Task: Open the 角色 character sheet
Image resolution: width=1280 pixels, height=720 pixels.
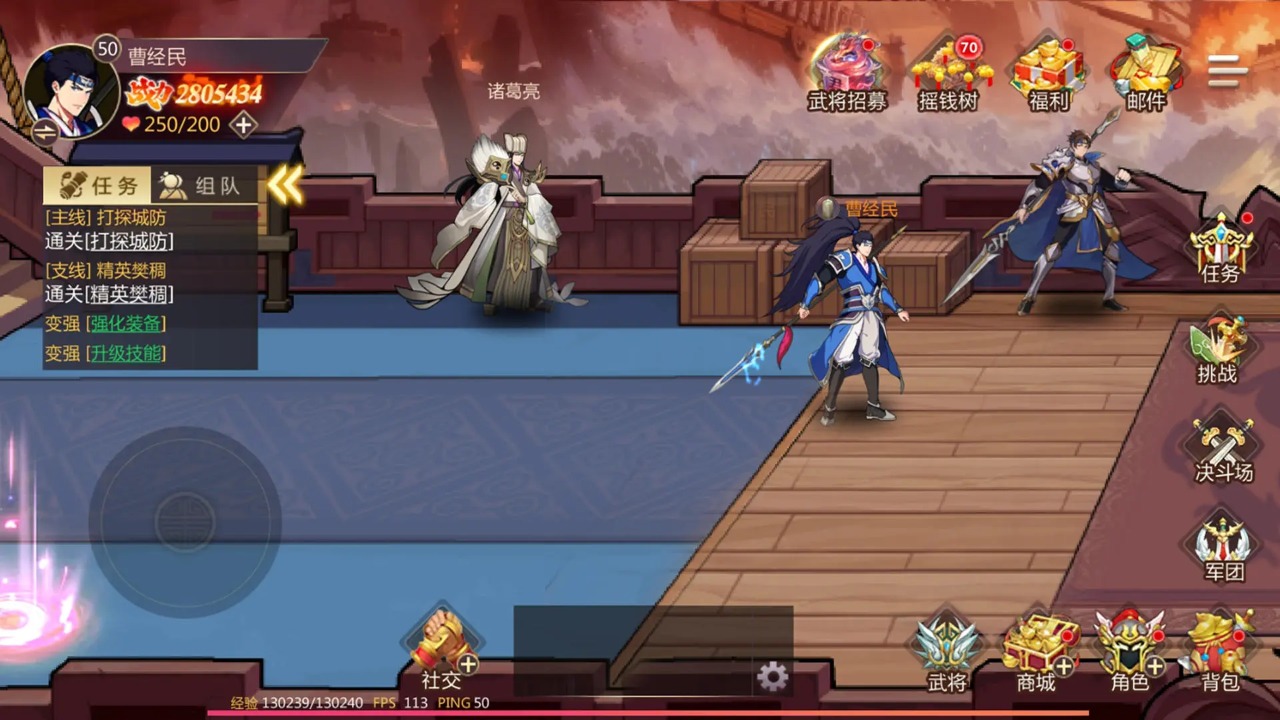Action: 1129,650
